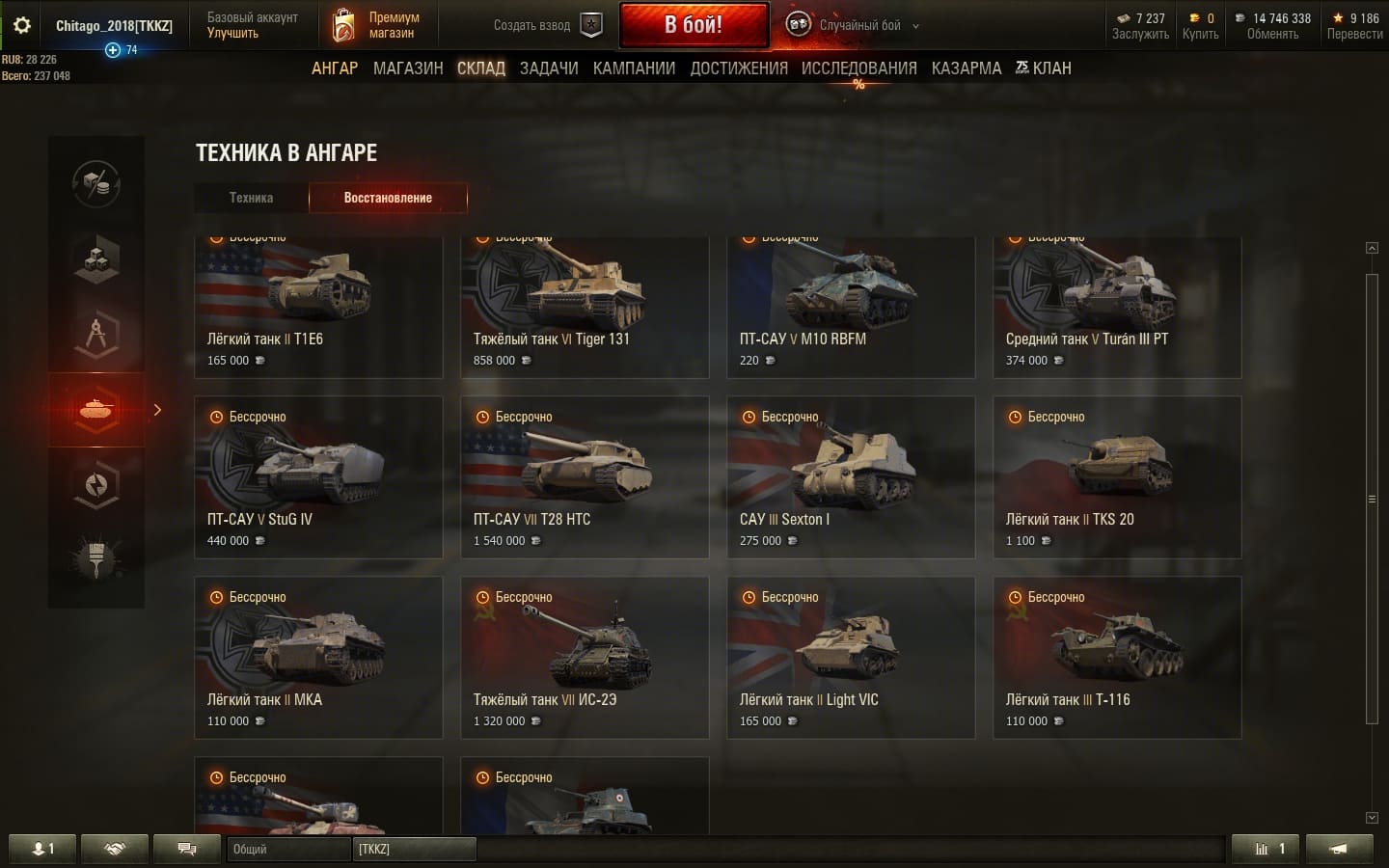The height and width of the screenshot is (868, 1389).
Task: Click Создать взвод to create a platoon
Action: point(547,25)
